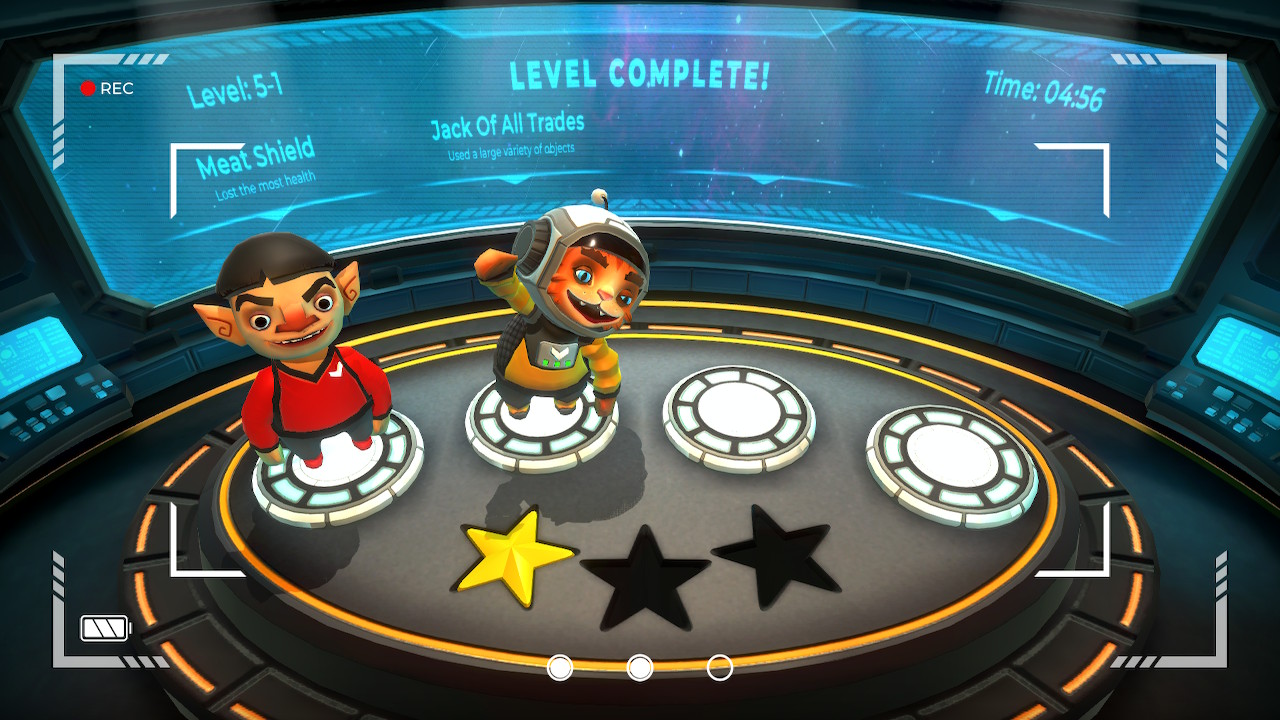Select the battery indicator icon
The height and width of the screenshot is (720, 1280).
[103, 628]
